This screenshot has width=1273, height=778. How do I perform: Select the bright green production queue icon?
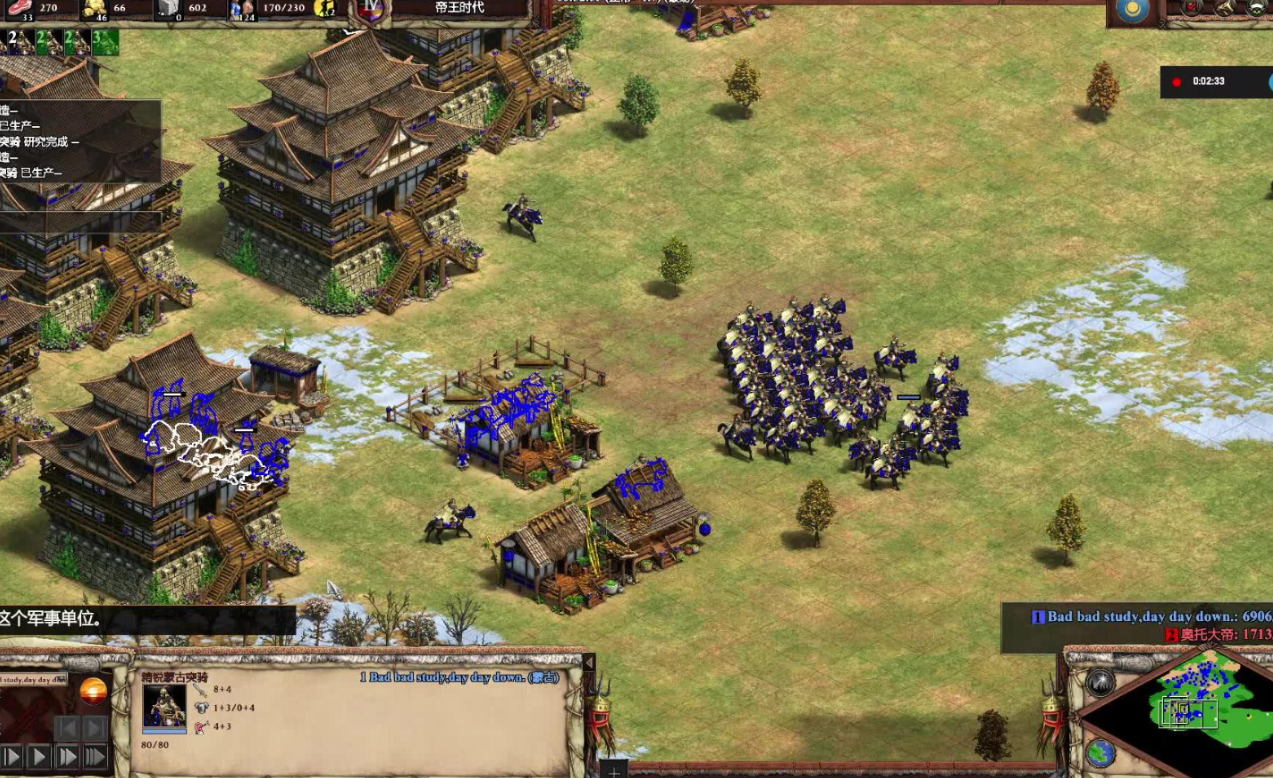[105, 42]
